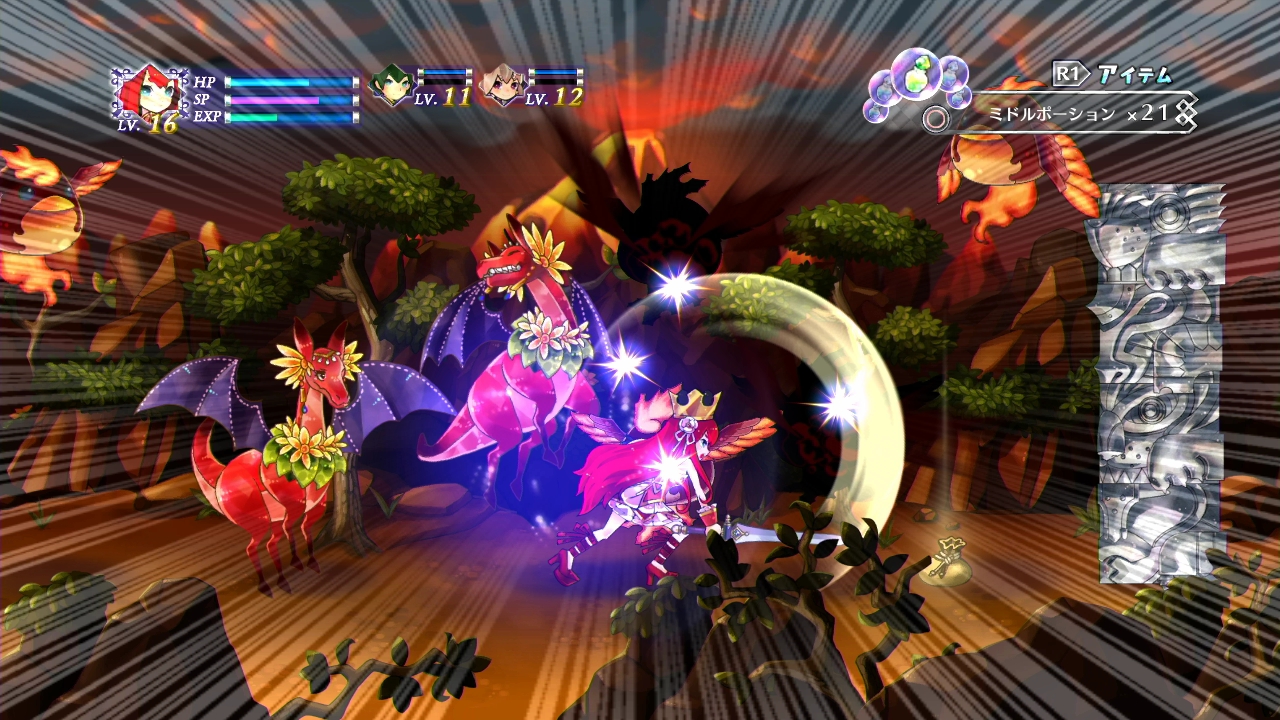Click the bottom-left small potion bubble
This screenshot has height=720, width=1280.
[876, 113]
